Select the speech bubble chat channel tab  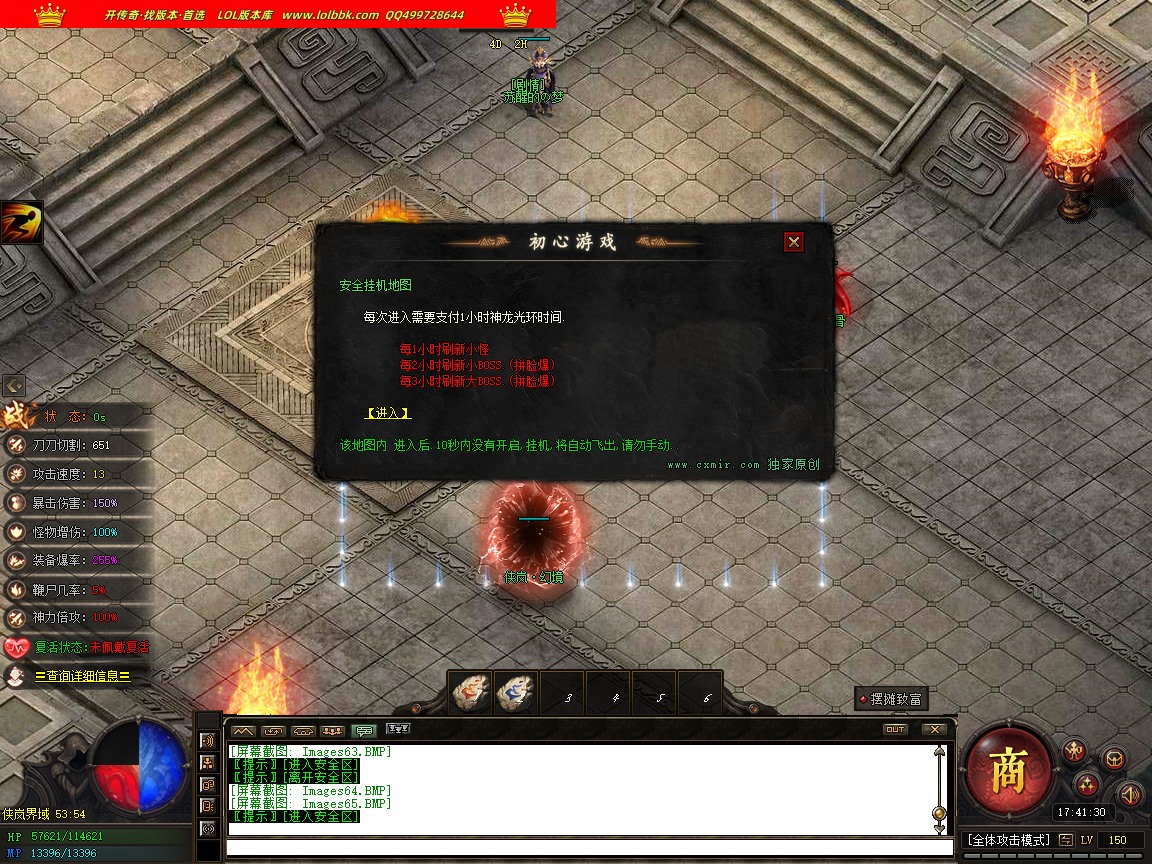pos(365,730)
